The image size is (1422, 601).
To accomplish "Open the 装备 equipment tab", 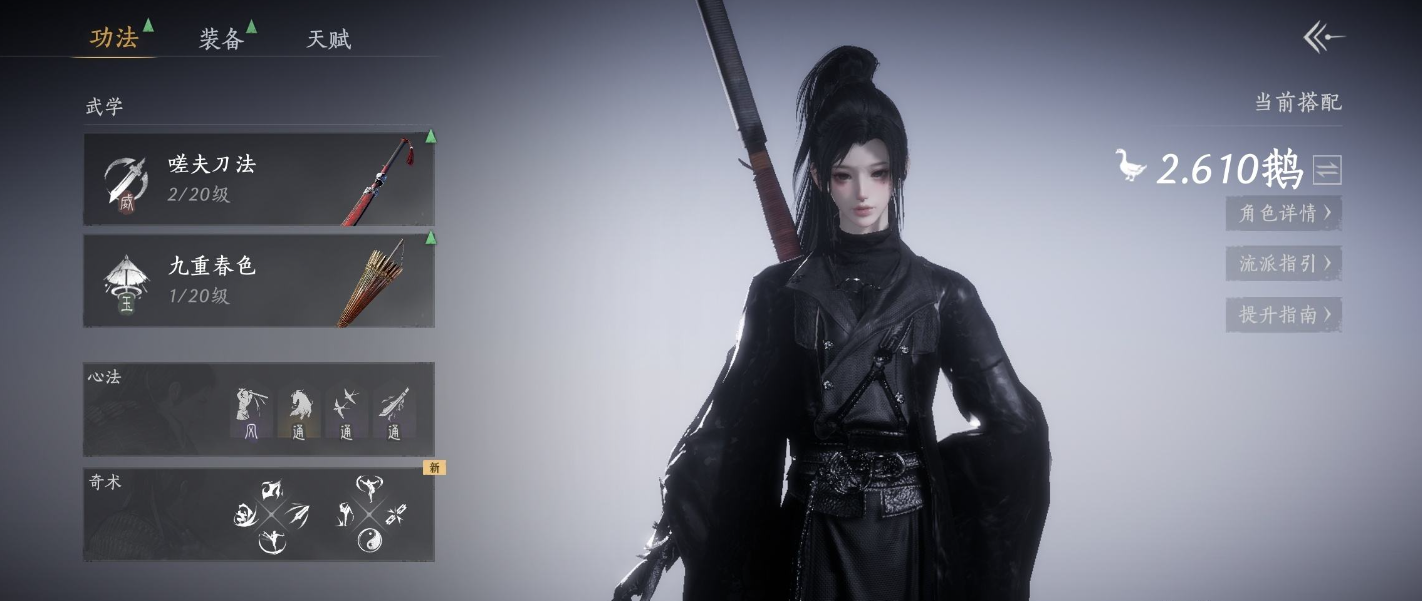I will click(x=221, y=39).
